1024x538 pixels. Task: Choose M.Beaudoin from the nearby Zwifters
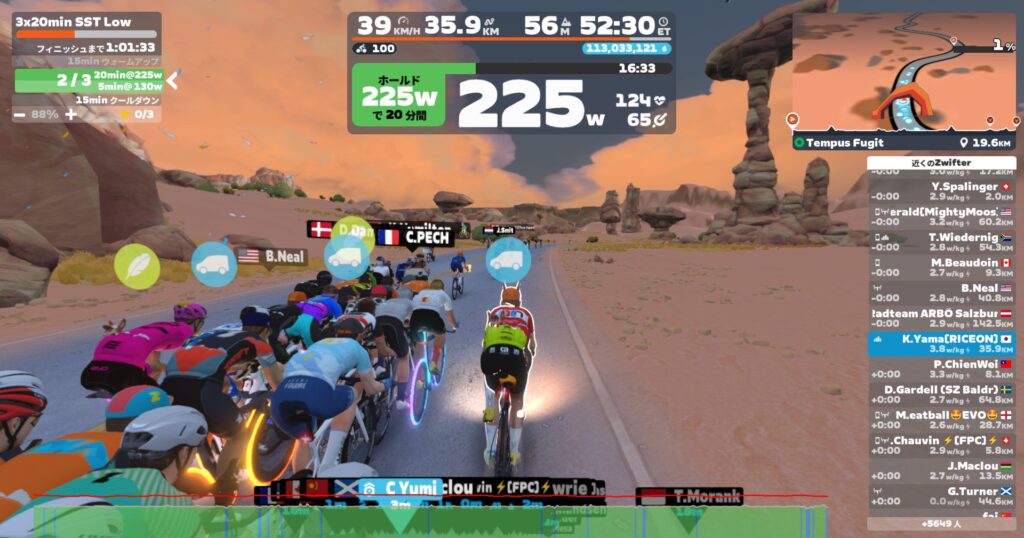(x=940, y=268)
